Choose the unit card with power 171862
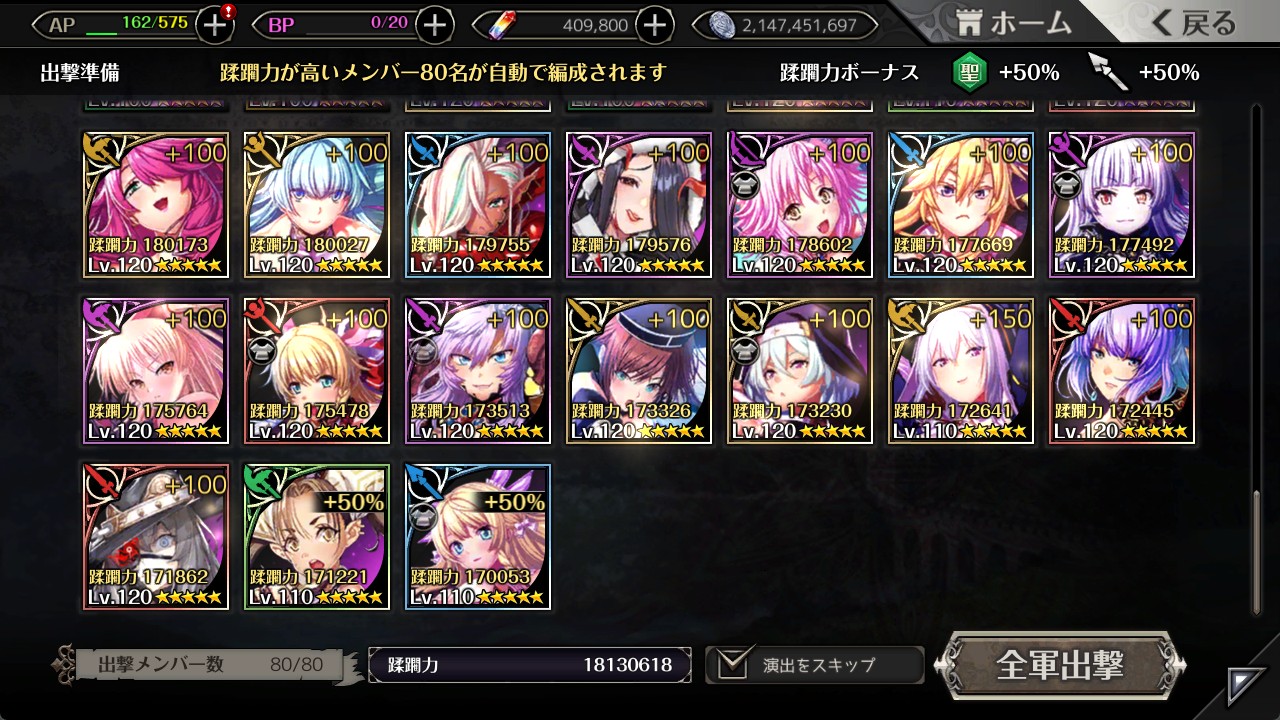This screenshot has width=1280, height=720. click(156, 537)
